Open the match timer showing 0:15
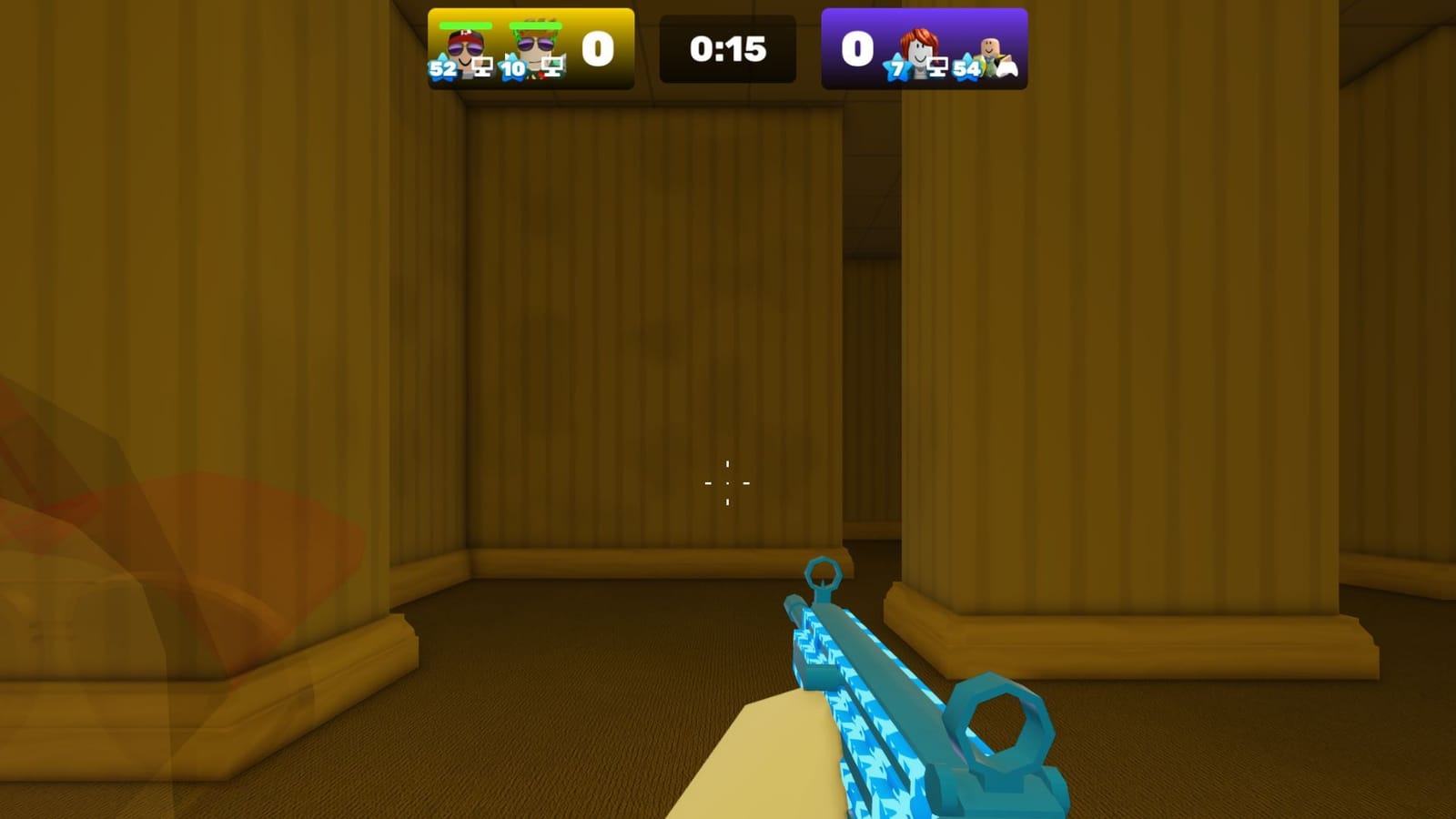This screenshot has width=1456, height=819. coord(727,49)
